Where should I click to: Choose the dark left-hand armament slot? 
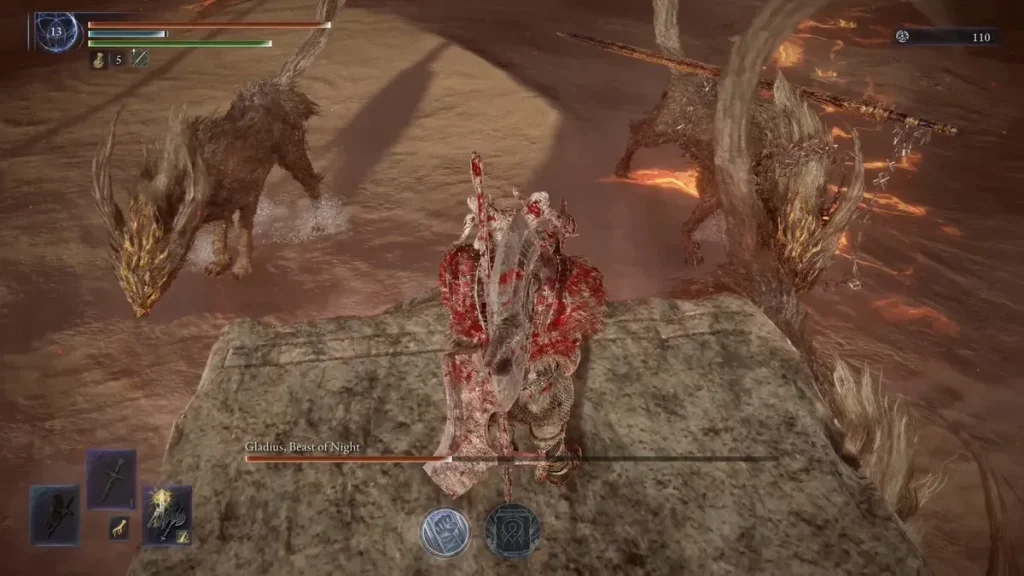(x=54, y=514)
